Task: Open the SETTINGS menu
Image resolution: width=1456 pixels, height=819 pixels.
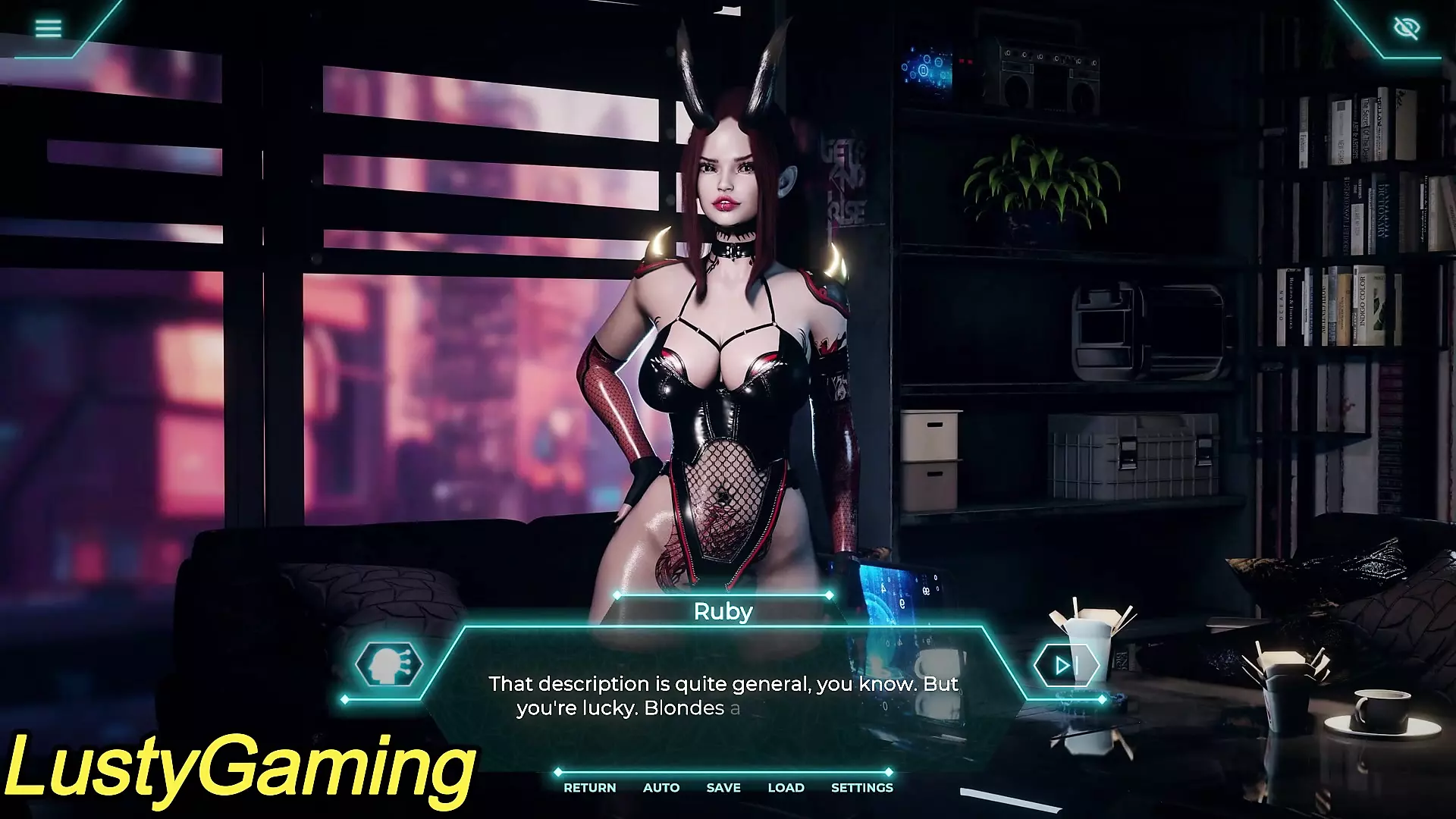Action: click(862, 788)
